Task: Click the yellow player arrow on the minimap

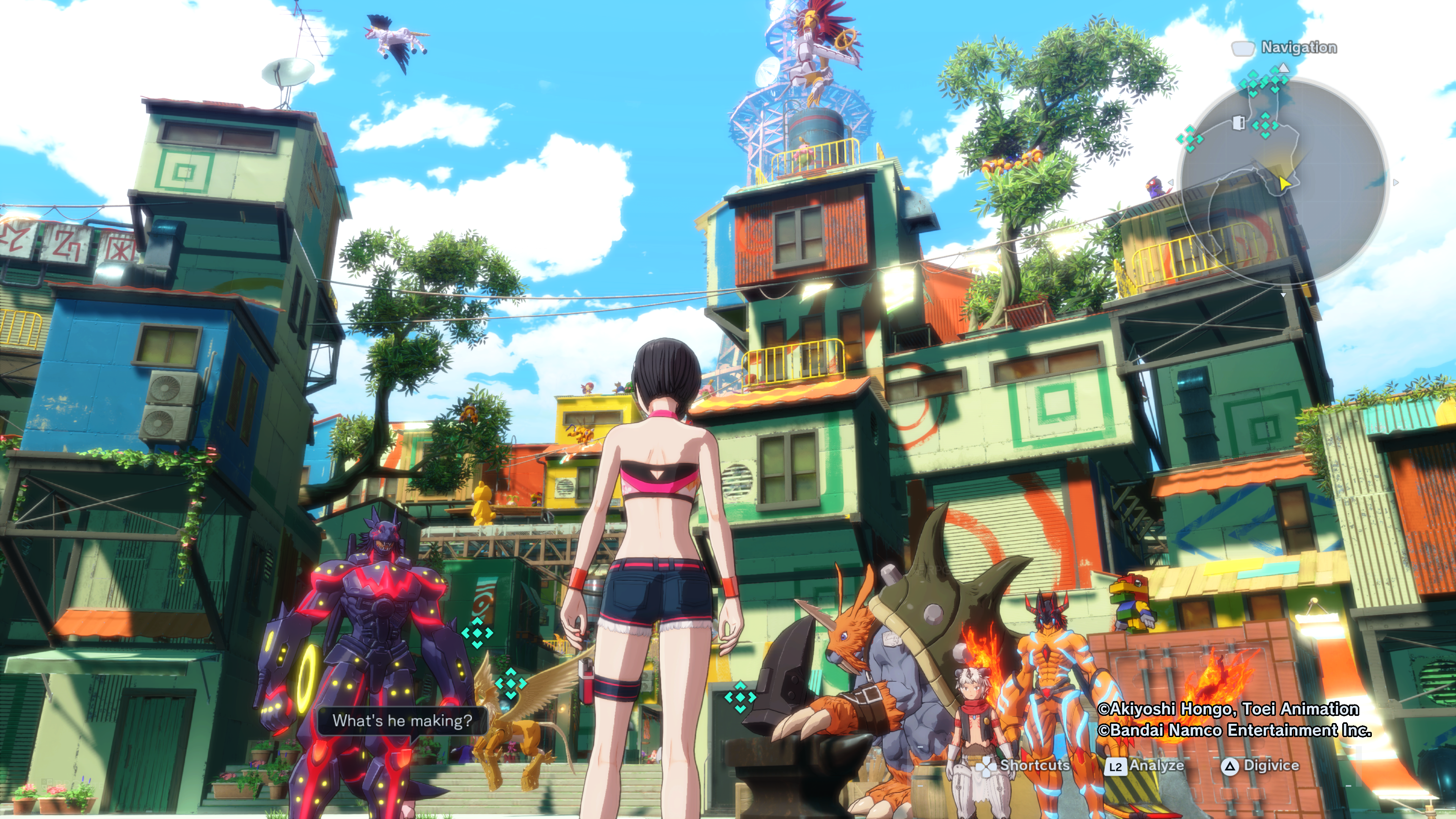Action: 1283,183
